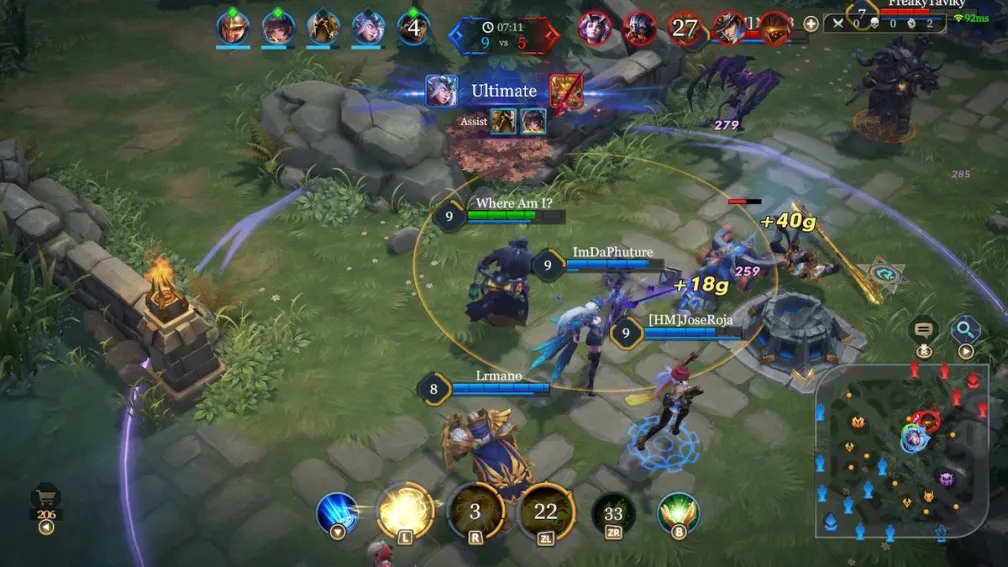Select the ally portrait showing respawn timer 4

click(x=413, y=27)
